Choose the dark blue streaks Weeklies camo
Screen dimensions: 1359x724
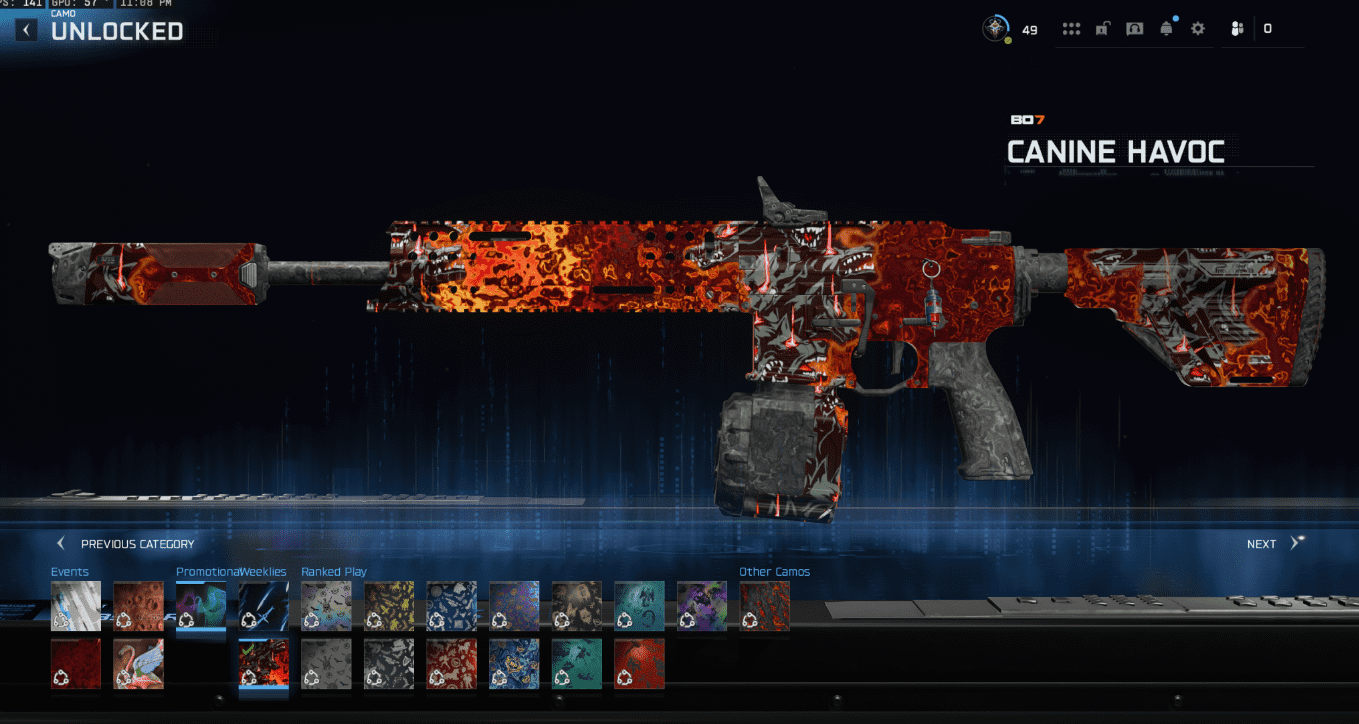264,606
